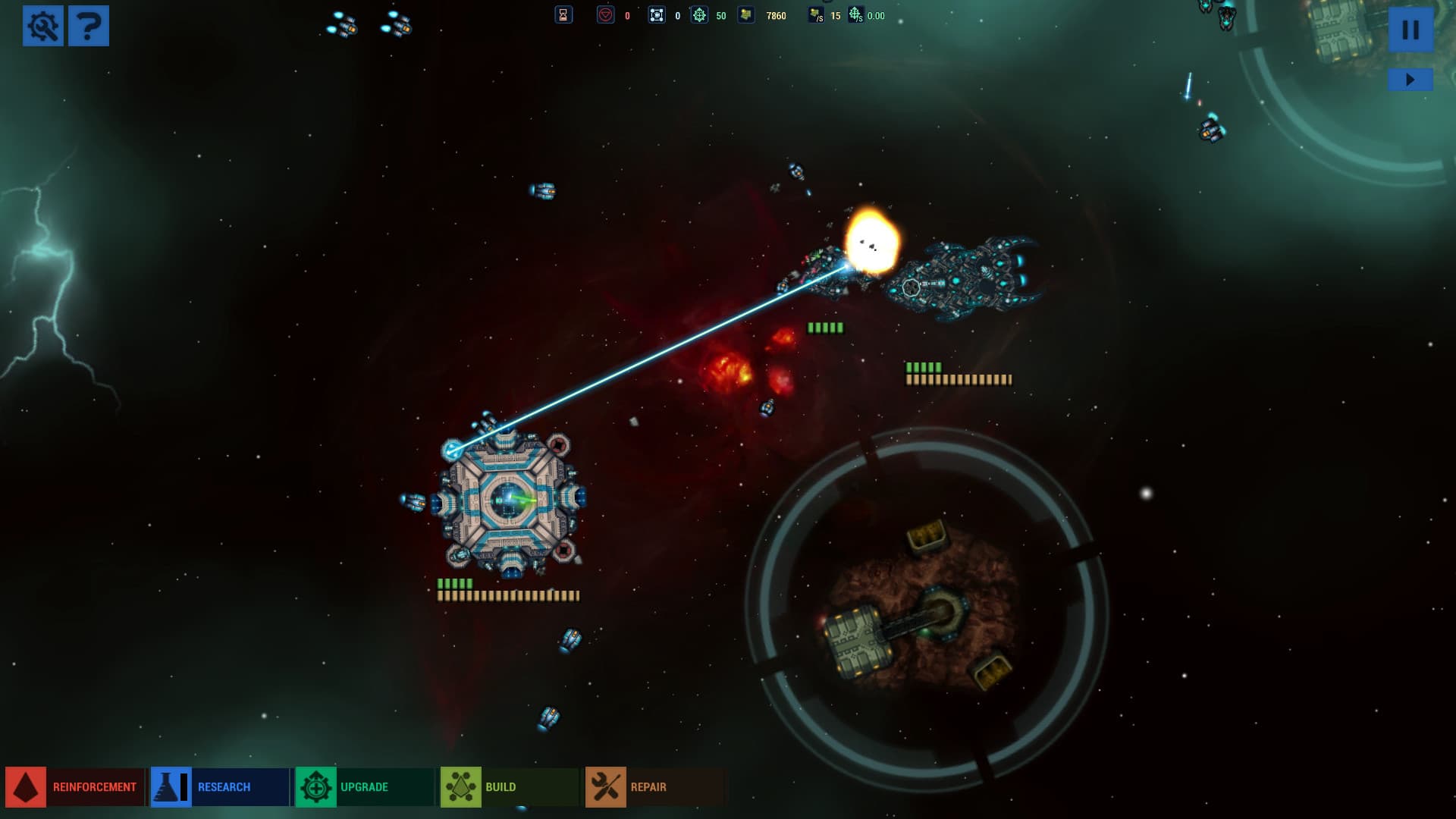Click the hourglass wave timer icon
Image resolution: width=1456 pixels, height=819 pixels.
tap(564, 14)
